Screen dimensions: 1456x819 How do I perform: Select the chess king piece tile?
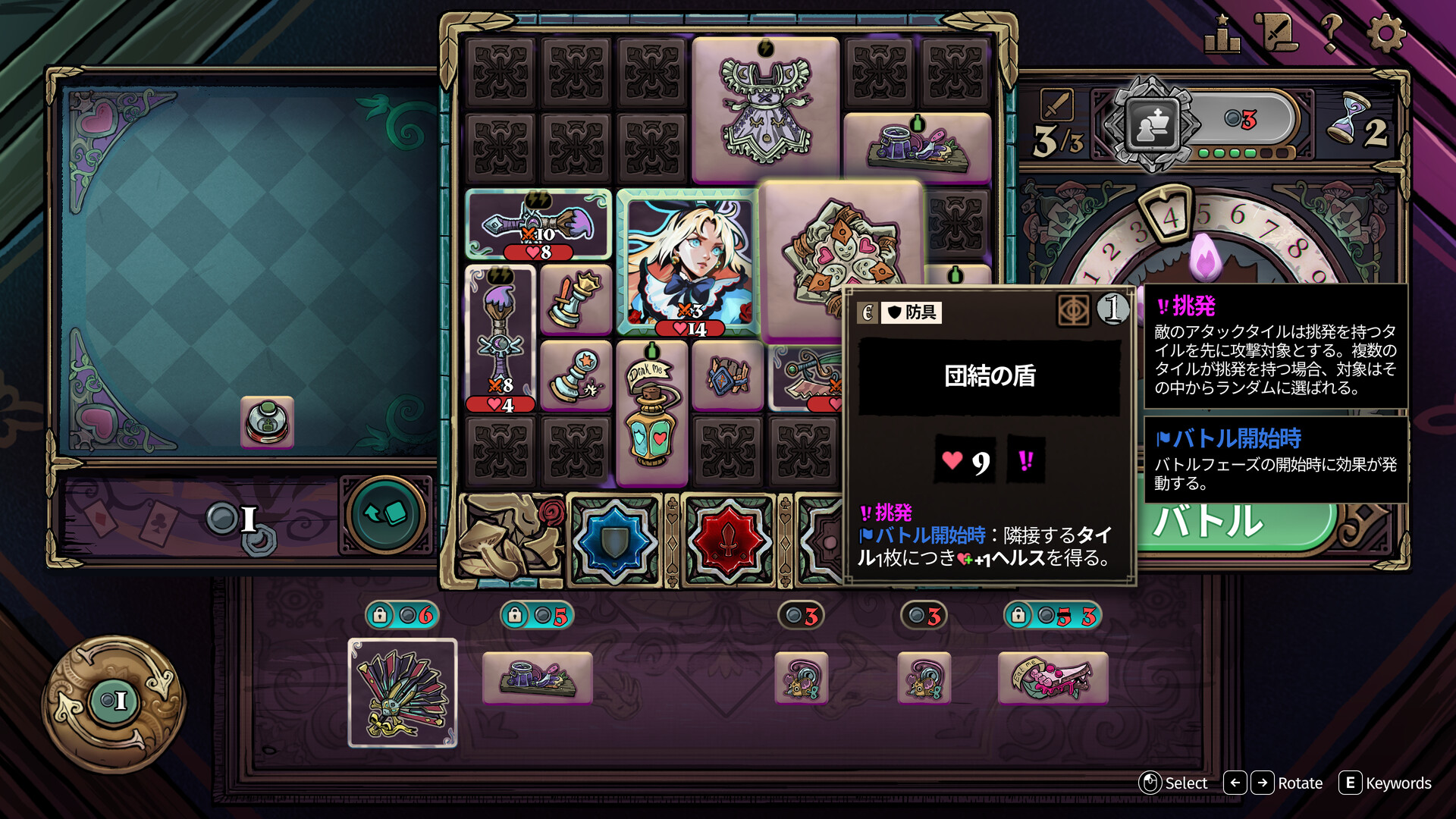[576, 300]
